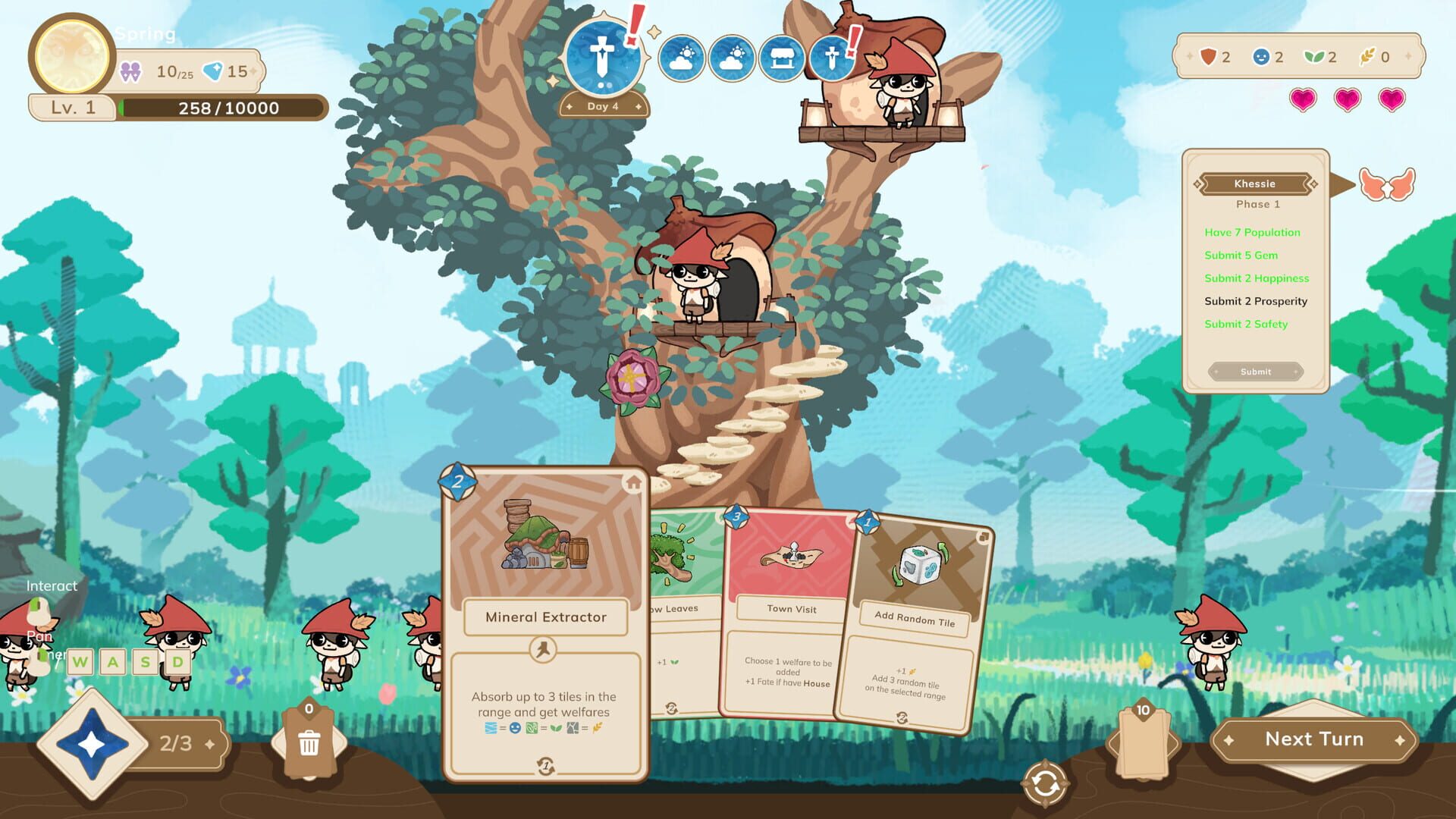The width and height of the screenshot is (1456, 819).
Task: Click the Next Turn button
Action: [1315, 739]
